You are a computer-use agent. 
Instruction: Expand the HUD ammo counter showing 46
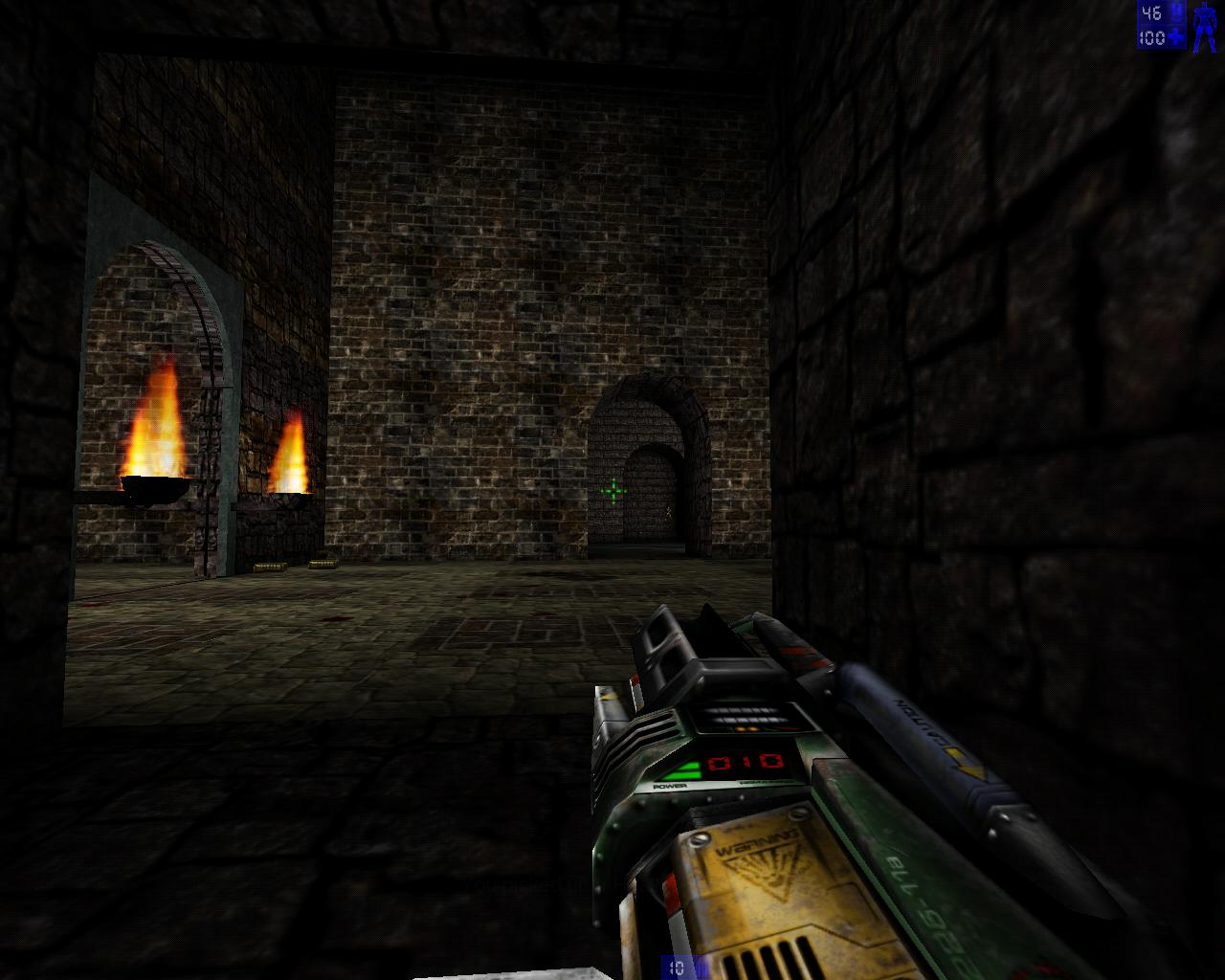(1151, 11)
